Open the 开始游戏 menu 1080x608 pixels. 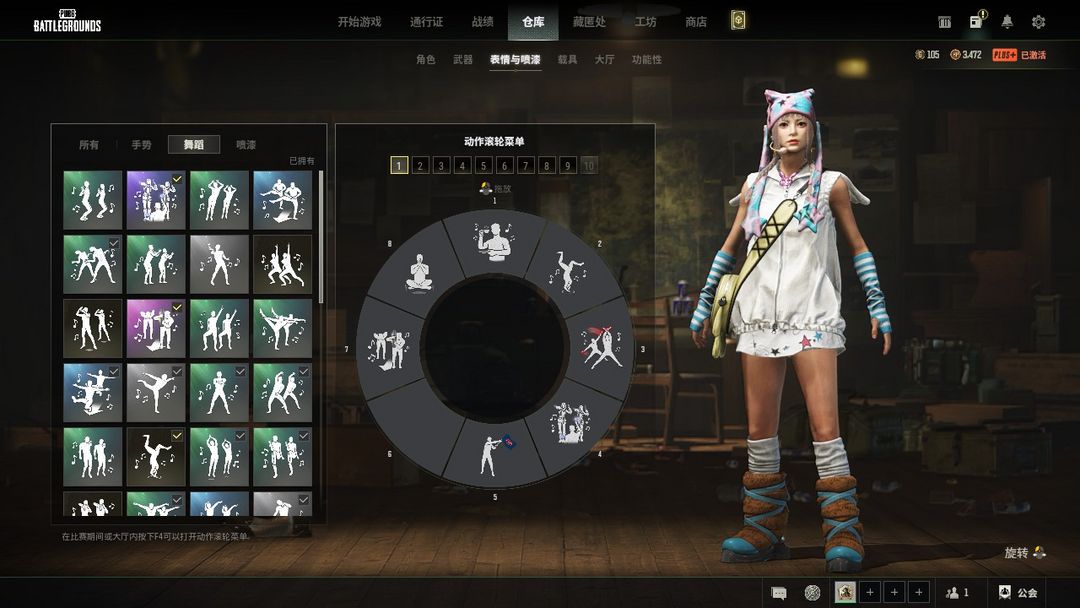(359, 22)
